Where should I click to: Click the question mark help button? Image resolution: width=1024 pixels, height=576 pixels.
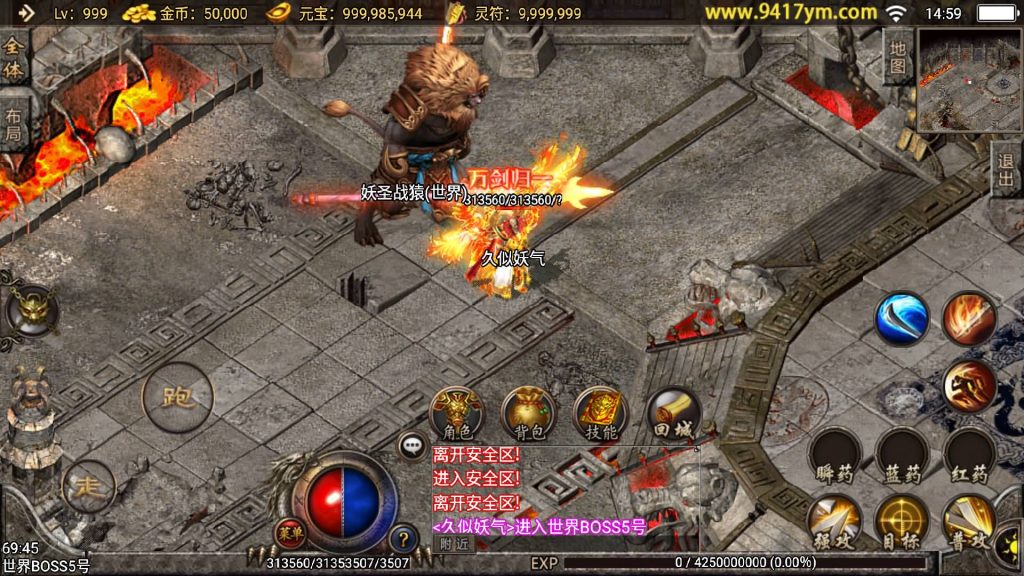402,539
